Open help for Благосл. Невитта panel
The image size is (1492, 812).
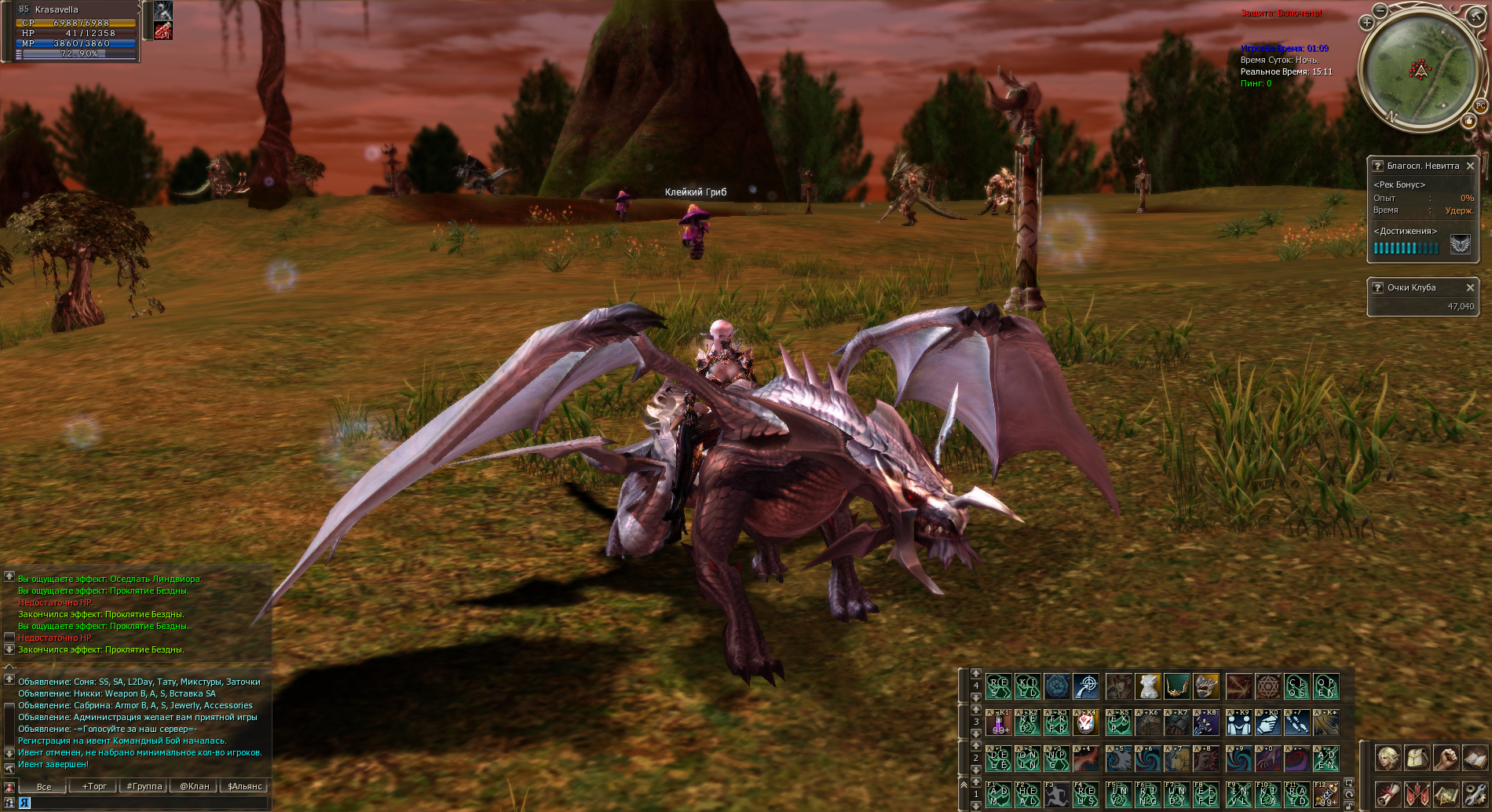pyautogui.click(x=1377, y=166)
